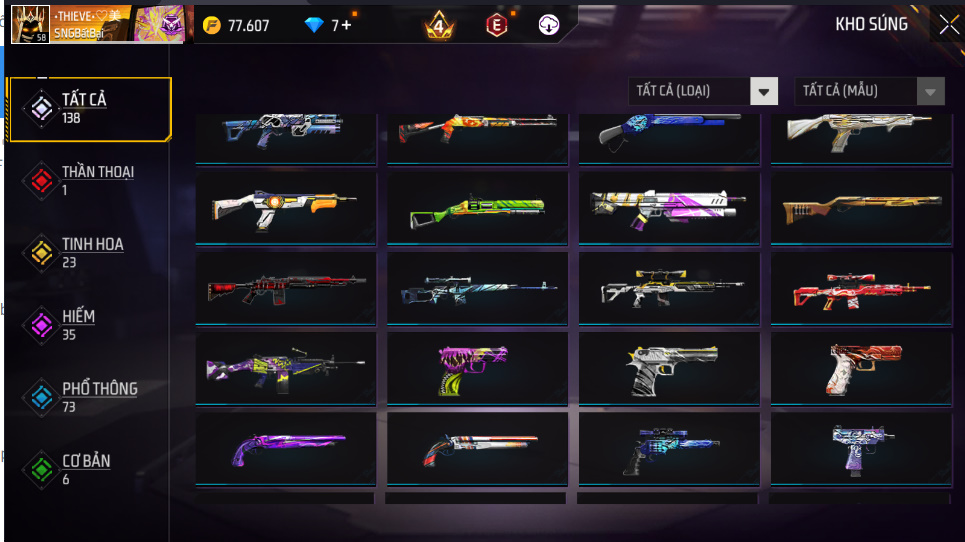965x542 pixels.
Task: Show the HIẾM rarity category
Action: [x=80, y=324]
